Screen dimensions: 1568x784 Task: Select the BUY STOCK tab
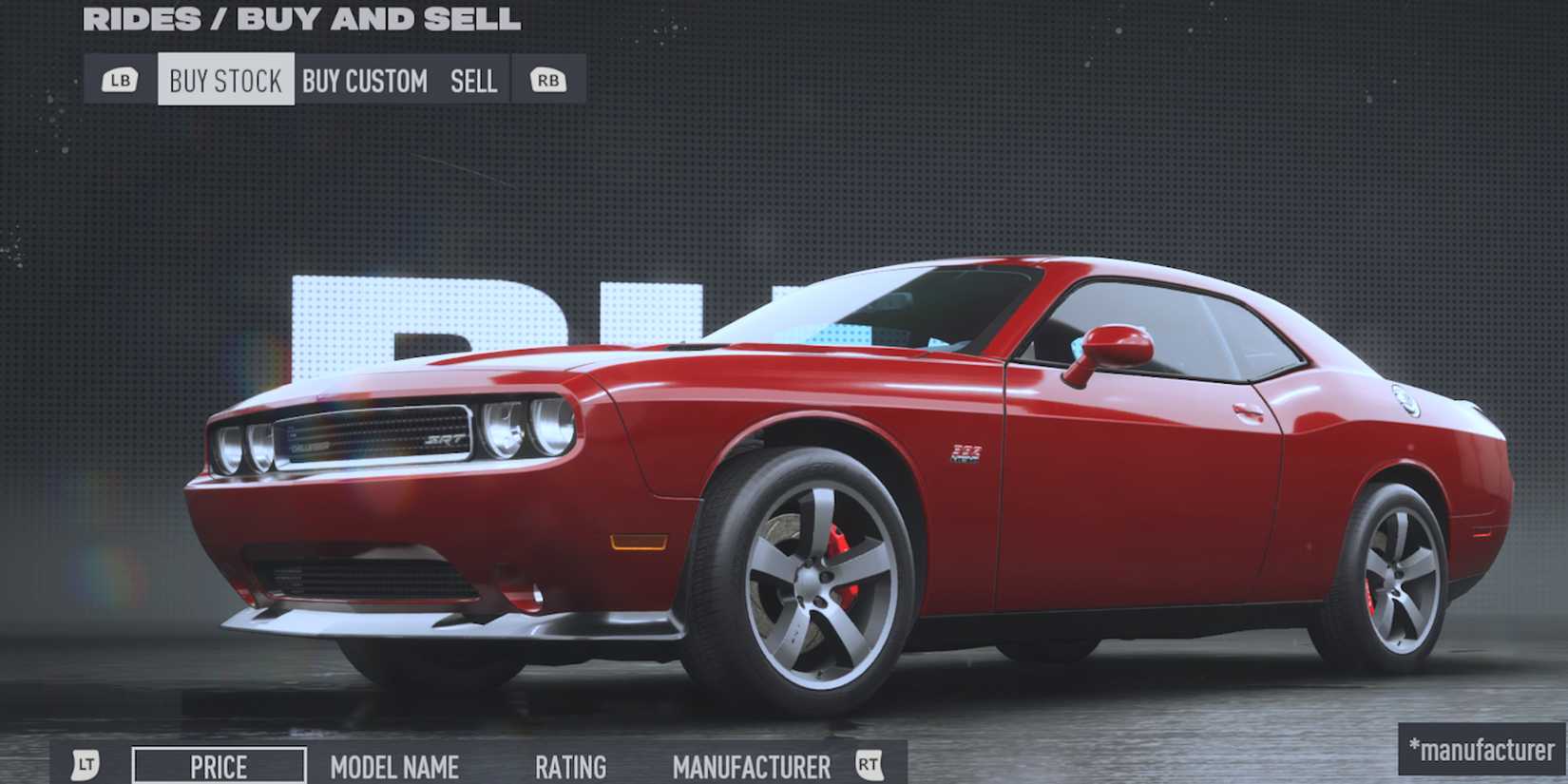point(226,80)
